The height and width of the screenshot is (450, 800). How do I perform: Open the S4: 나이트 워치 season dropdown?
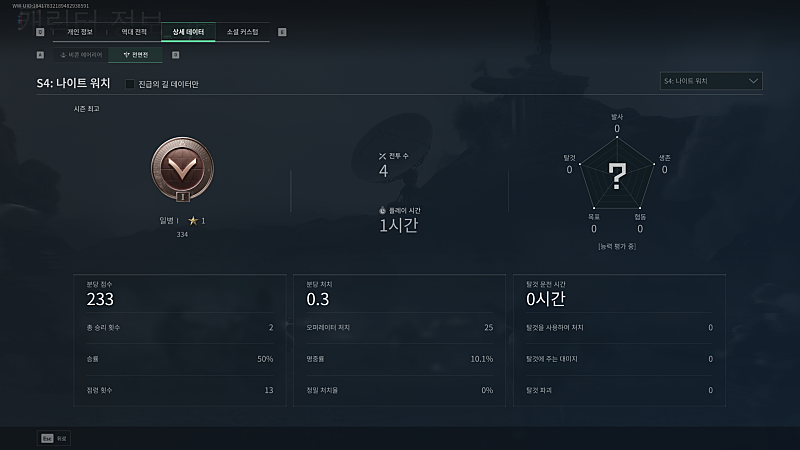tap(712, 81)
